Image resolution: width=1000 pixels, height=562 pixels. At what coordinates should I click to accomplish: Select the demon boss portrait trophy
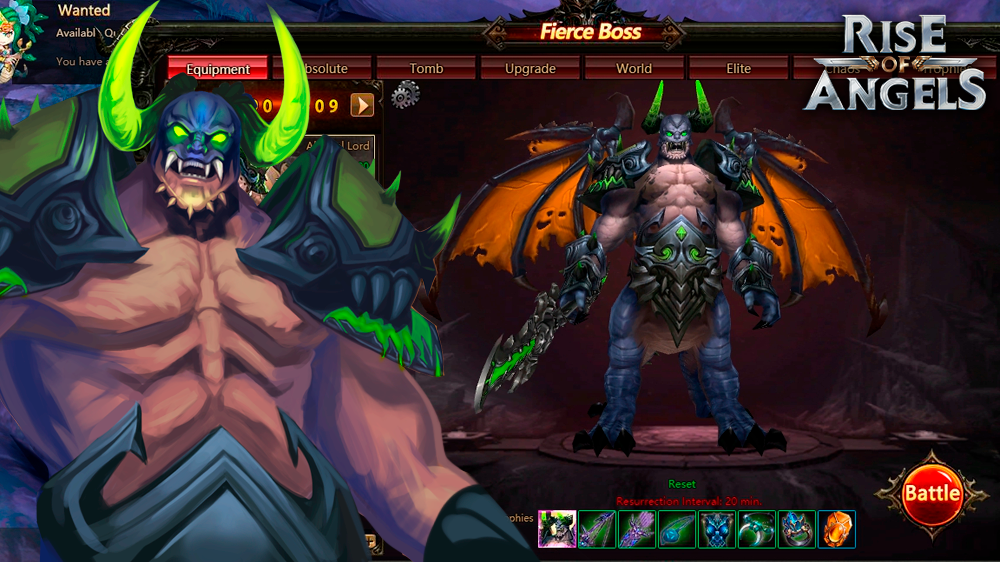tap(557, 529)
